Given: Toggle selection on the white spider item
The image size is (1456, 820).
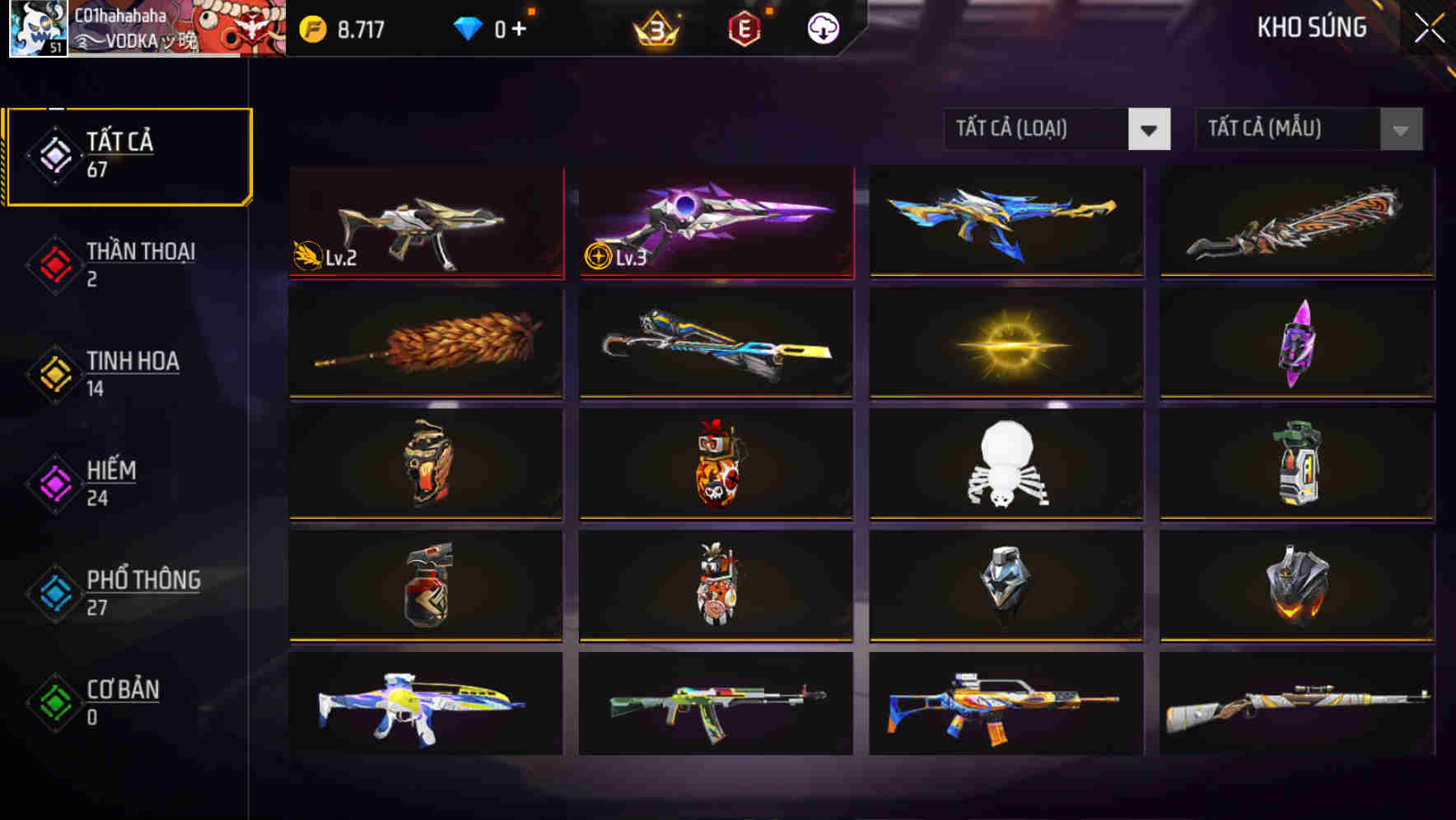Looking at the screenshot, I should pos(1006,466).
